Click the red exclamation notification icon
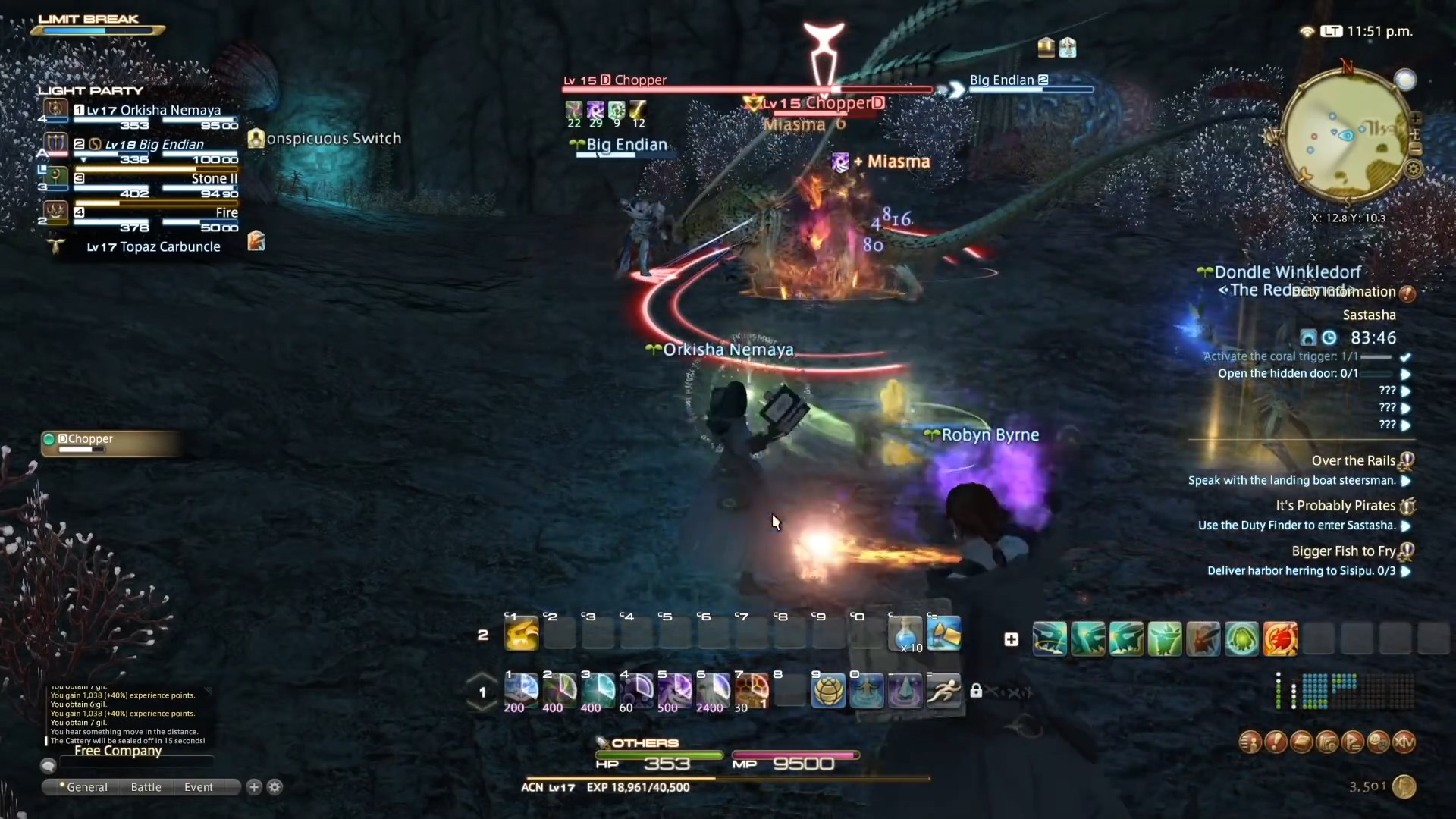Image resolution: width=1456 pixels, height=819 pixels. click(x=1276, y=742)
